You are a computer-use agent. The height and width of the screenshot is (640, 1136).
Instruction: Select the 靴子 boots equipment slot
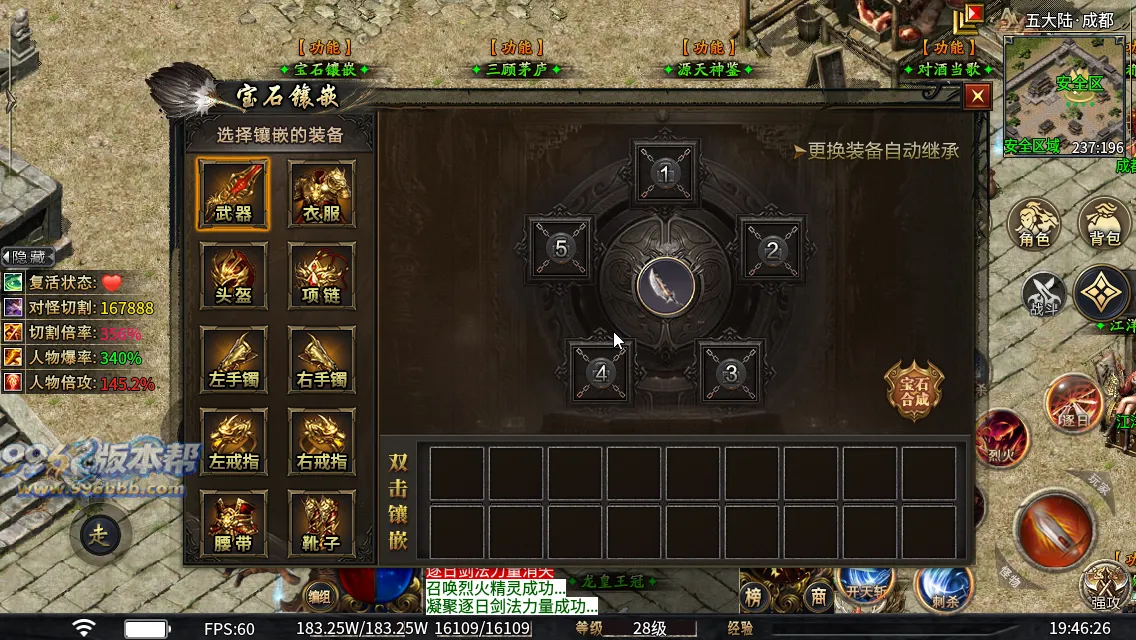pyautogui.click(x=322, y=524)
